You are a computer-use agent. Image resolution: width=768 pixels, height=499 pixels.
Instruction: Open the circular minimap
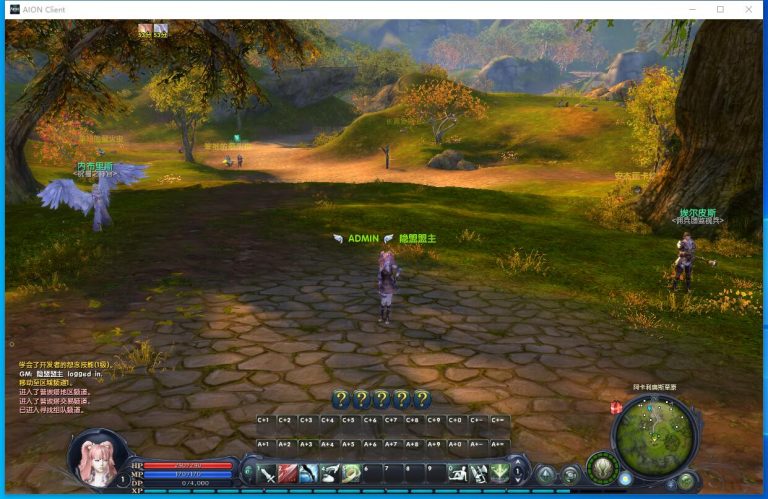[x=654, y=434]
